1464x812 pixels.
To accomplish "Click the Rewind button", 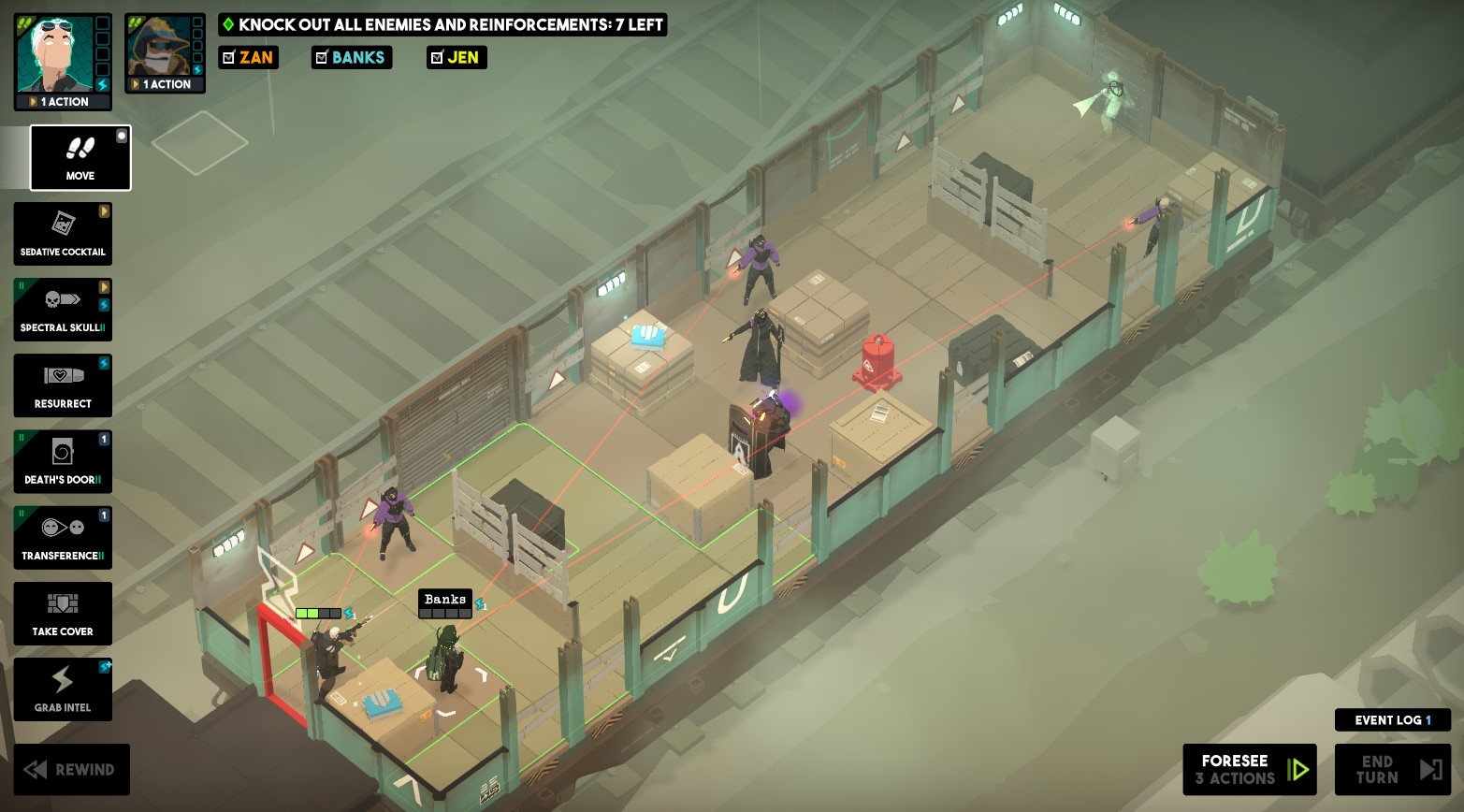I will point(72,769).
